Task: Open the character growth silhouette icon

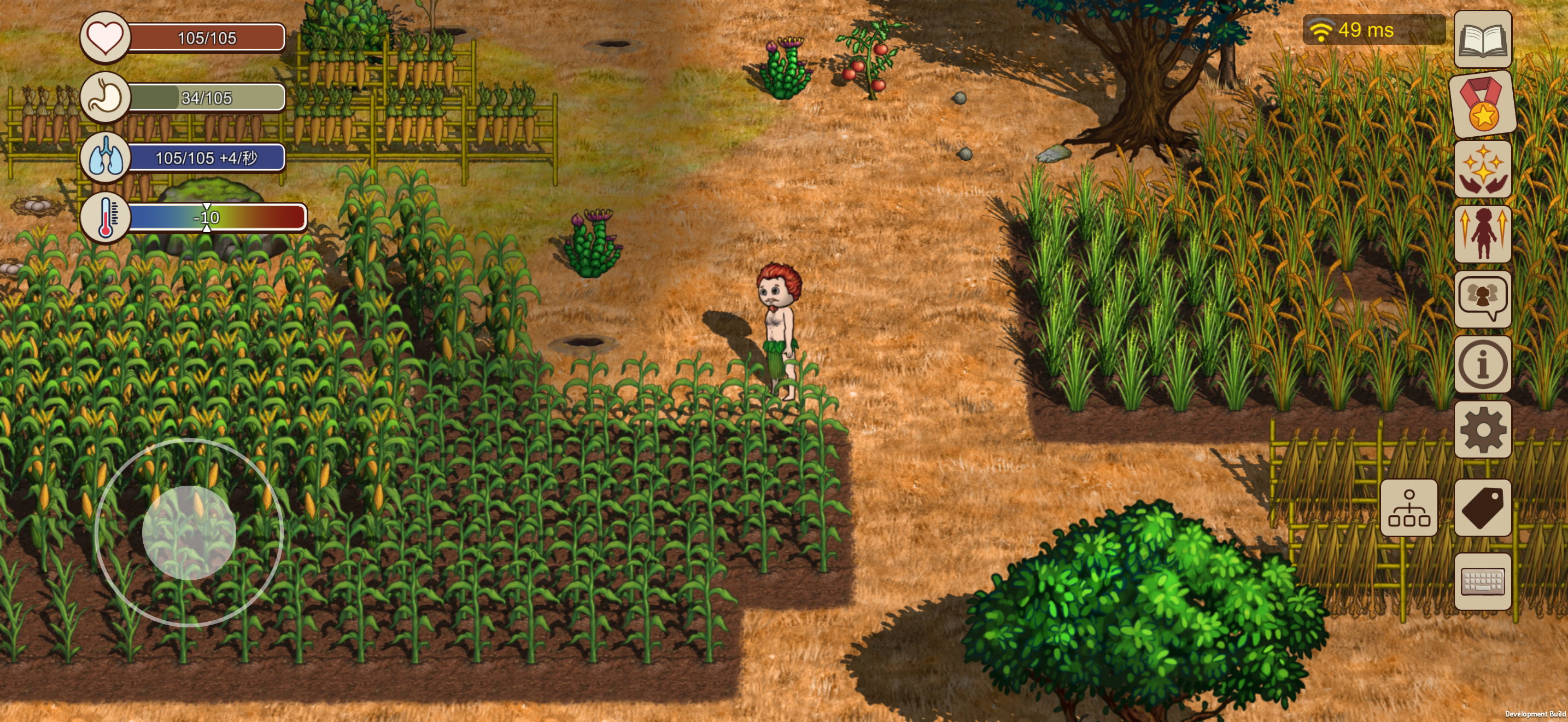Action: coord(1482,234)
